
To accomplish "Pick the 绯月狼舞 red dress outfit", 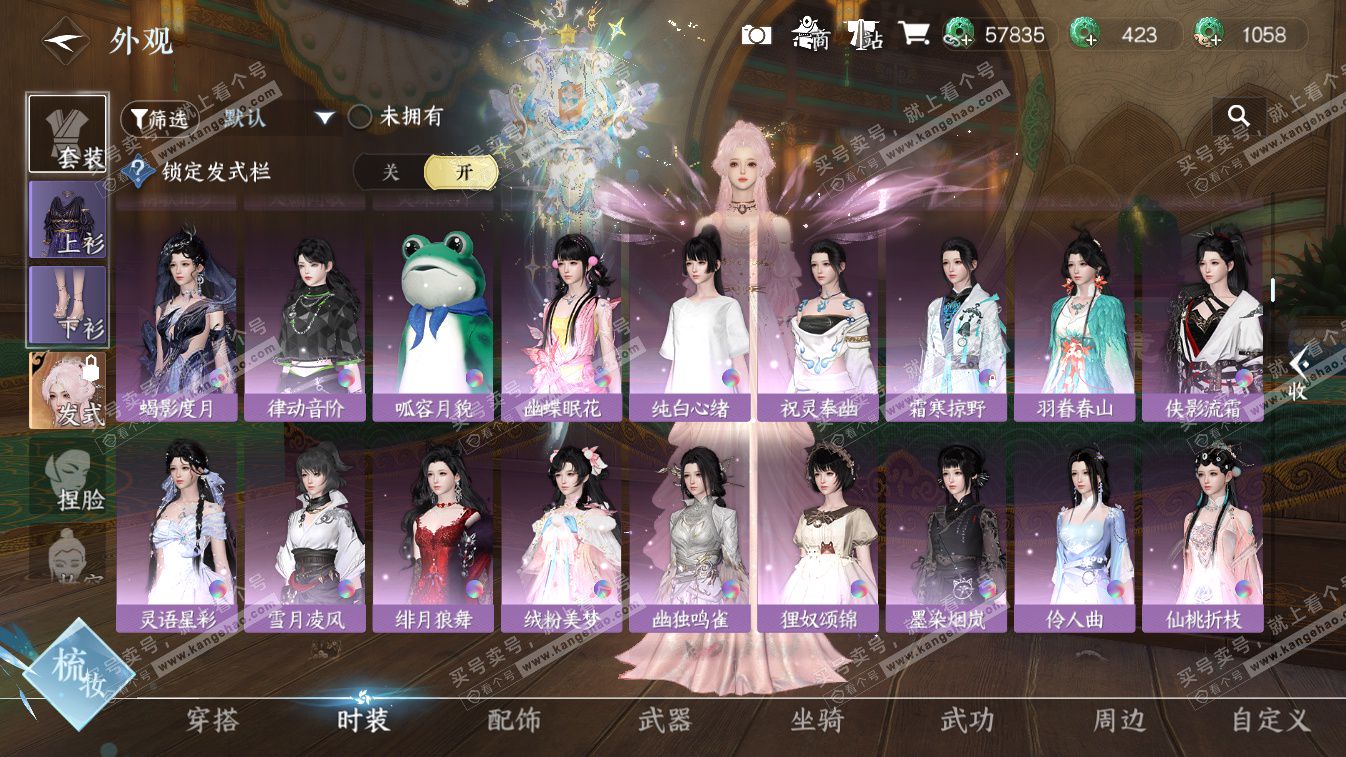I will coord(433,534).
